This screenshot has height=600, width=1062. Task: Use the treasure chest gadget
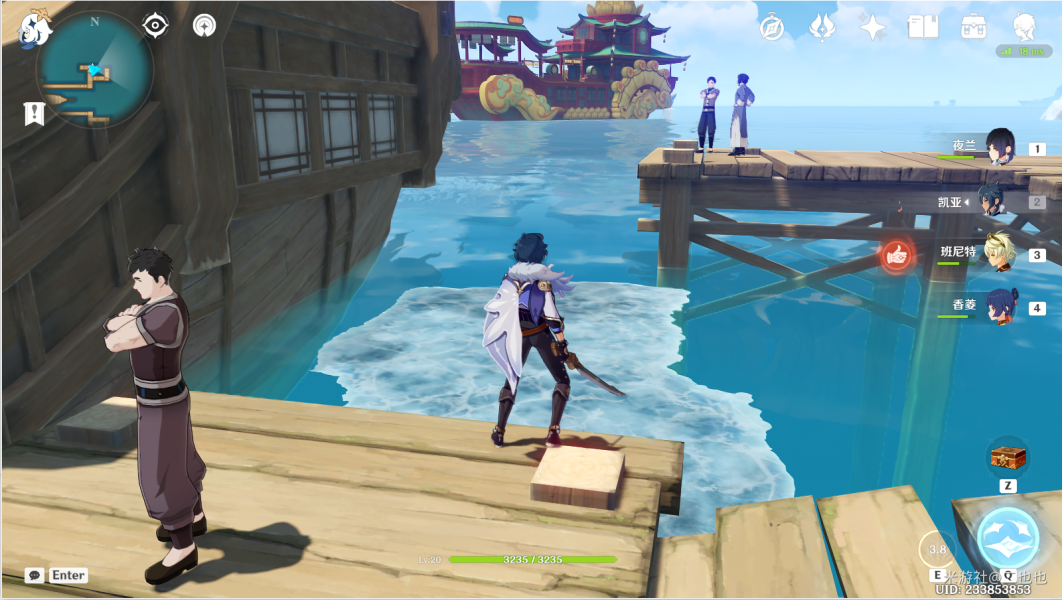(1007, 458)
